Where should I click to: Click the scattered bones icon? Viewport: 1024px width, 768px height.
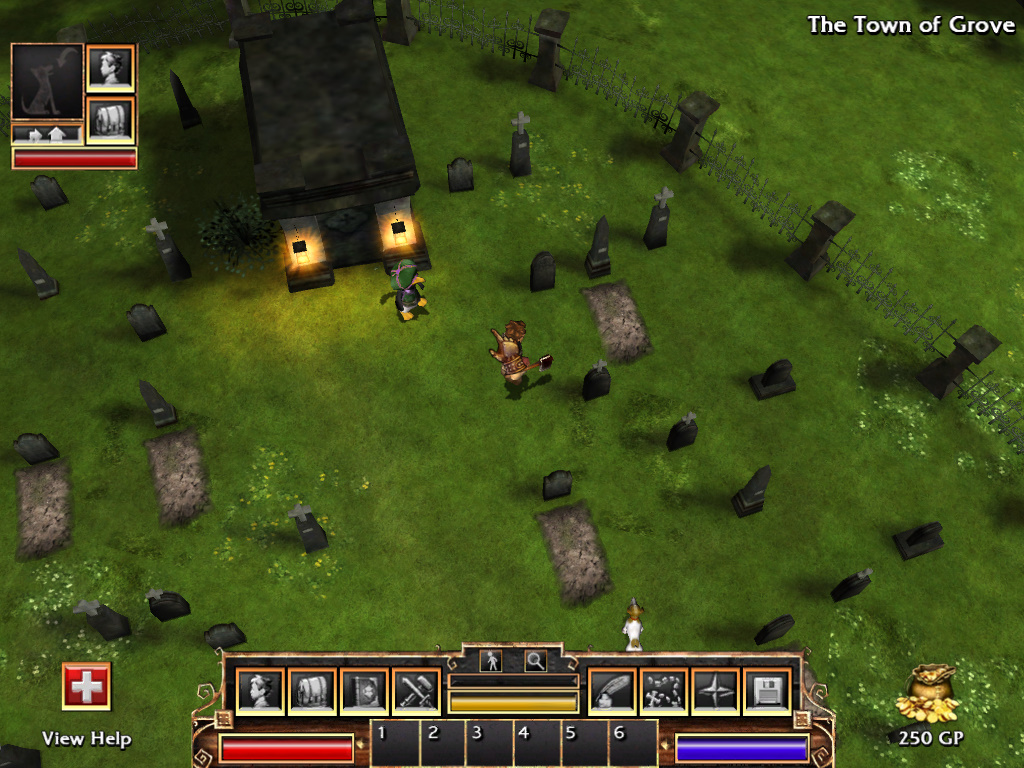664,691
